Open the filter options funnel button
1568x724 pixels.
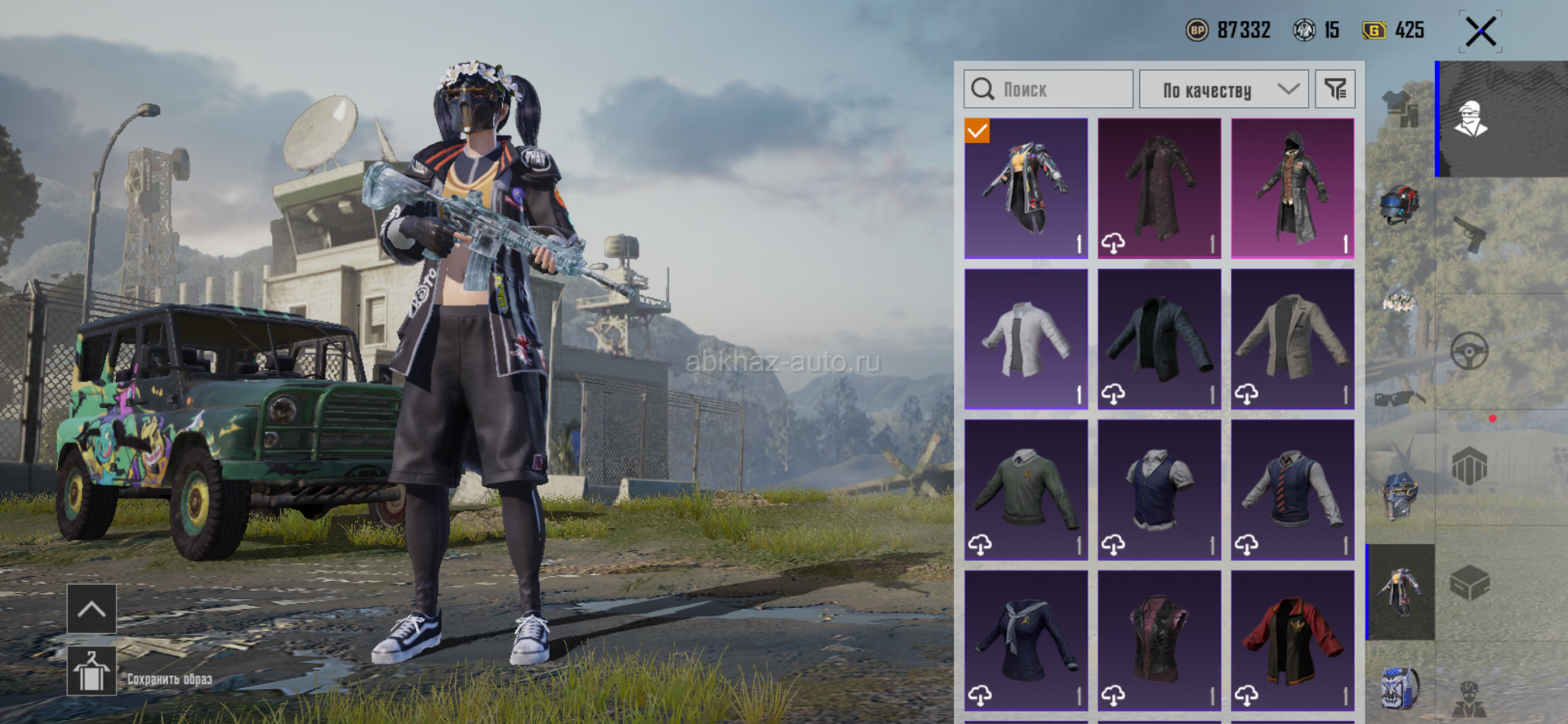click(1335, 89)
